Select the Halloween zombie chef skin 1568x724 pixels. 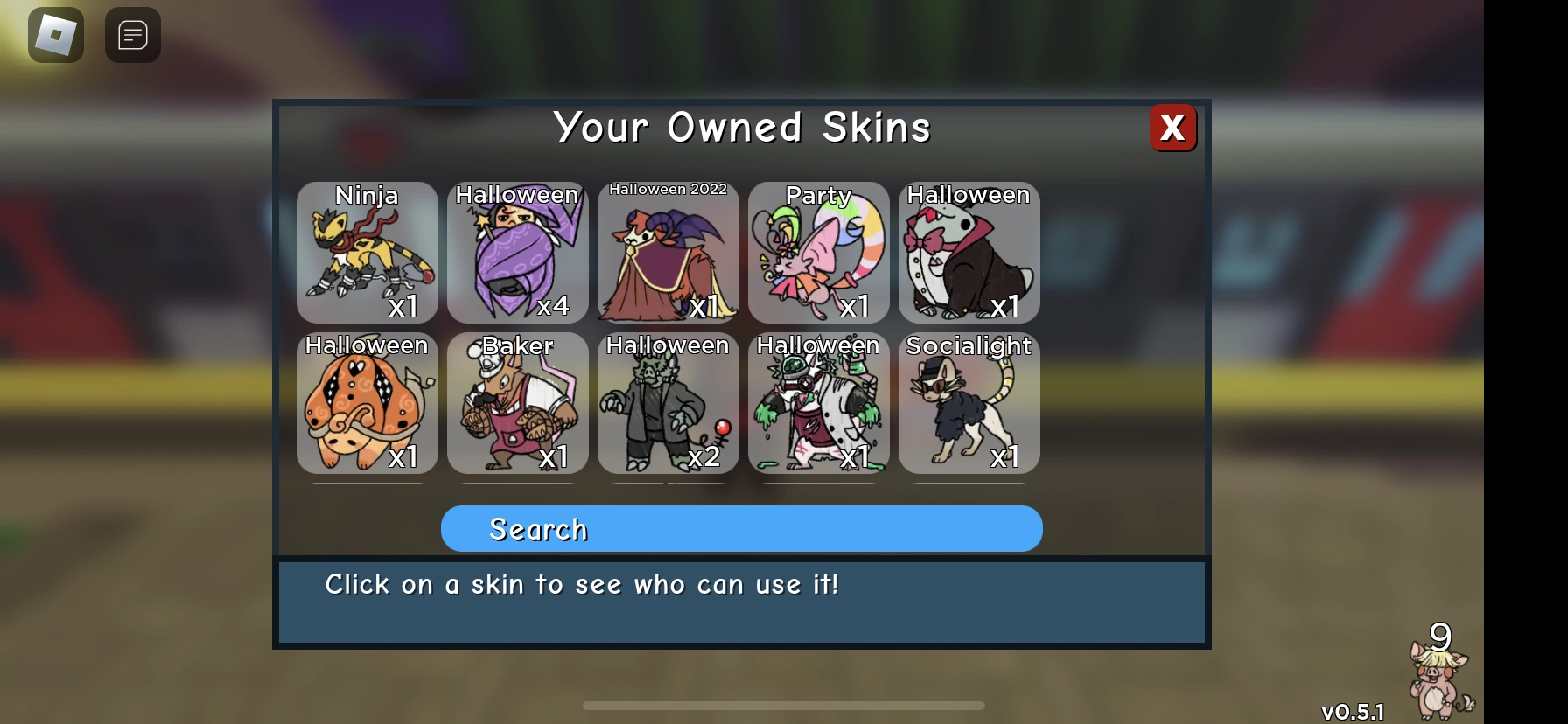coord(818,404)
